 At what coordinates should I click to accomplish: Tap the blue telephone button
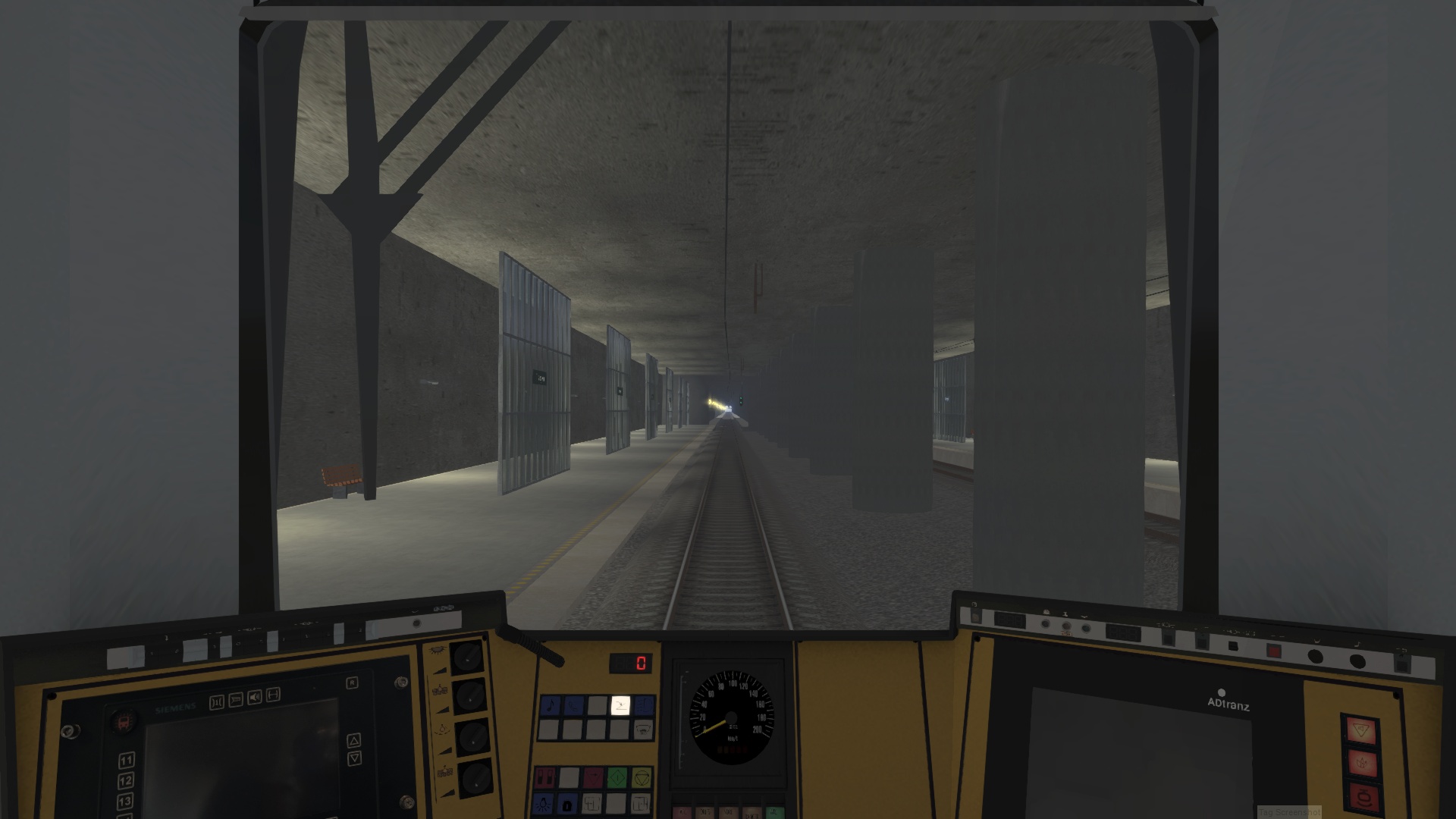[574, 706]
